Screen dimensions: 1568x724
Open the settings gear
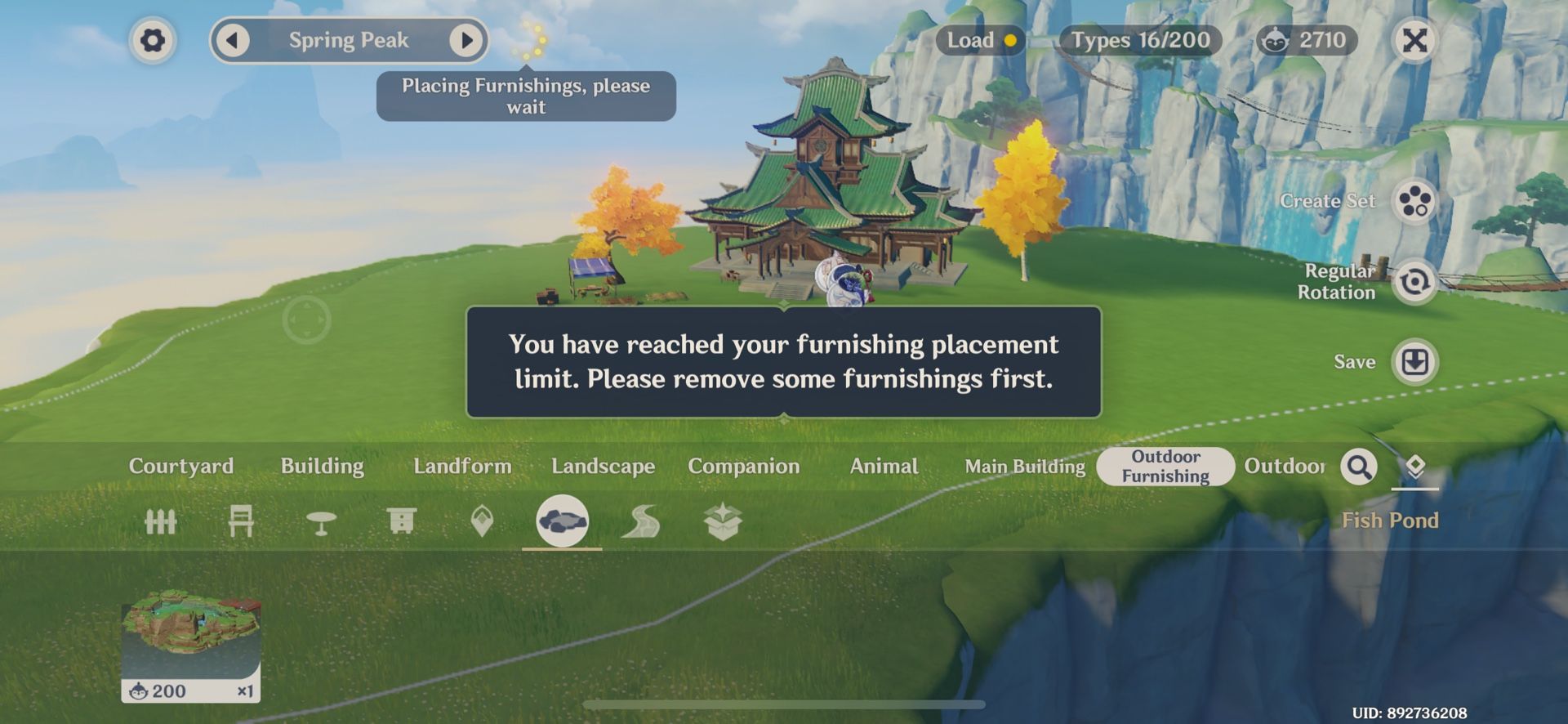pyautogui.click(x=152, y=40)
